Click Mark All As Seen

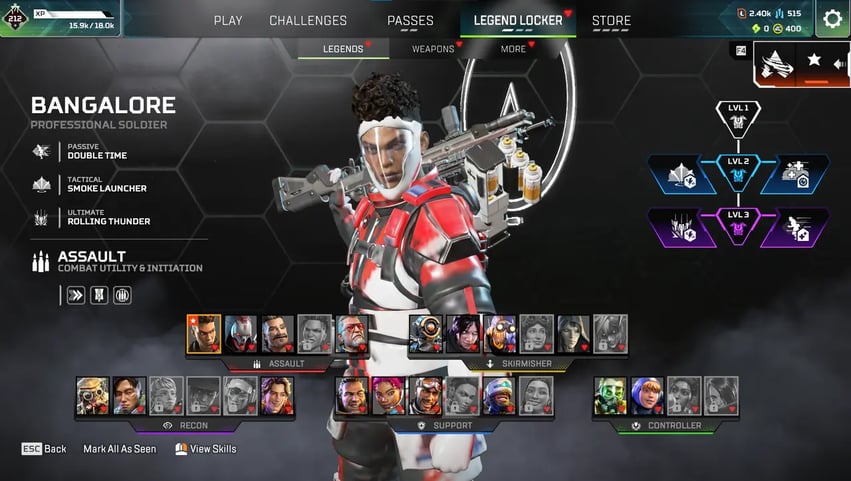[x=120, y=449]
